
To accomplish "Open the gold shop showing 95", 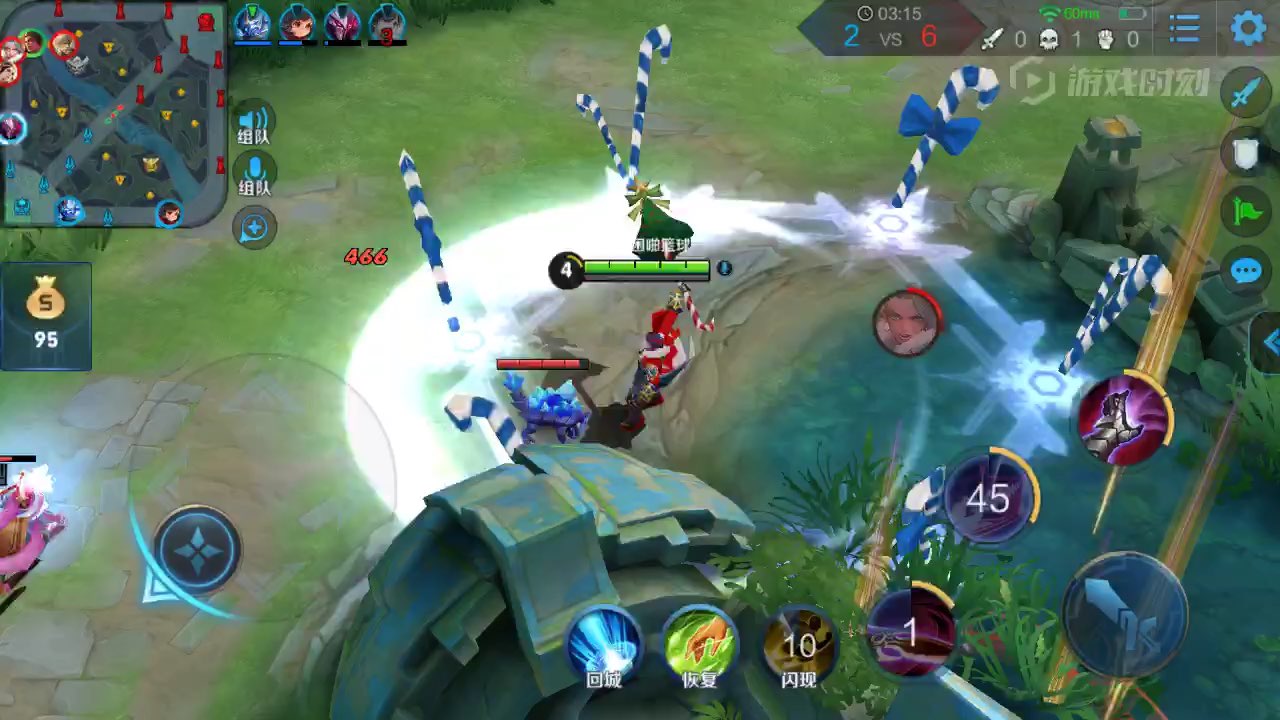I will tap(46, 316).
